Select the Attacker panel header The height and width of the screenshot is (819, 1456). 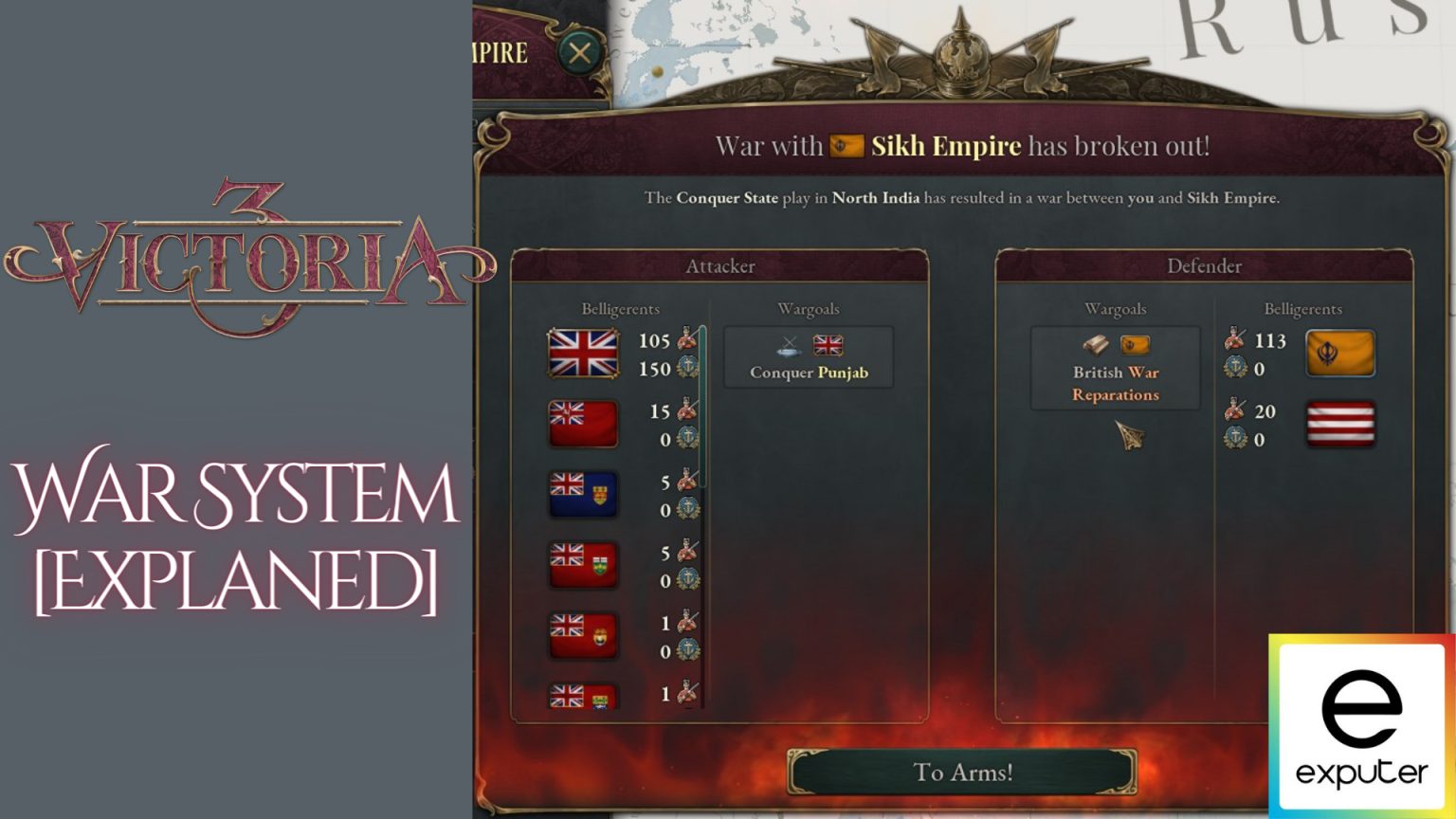point(719,266)
